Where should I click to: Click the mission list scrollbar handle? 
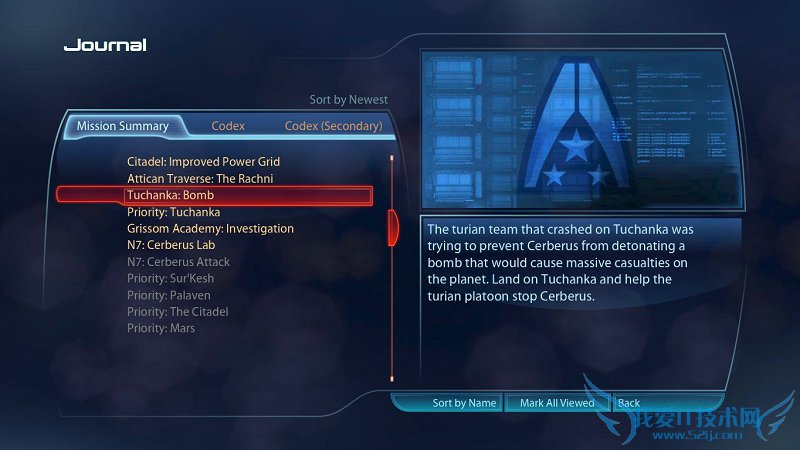393,225
